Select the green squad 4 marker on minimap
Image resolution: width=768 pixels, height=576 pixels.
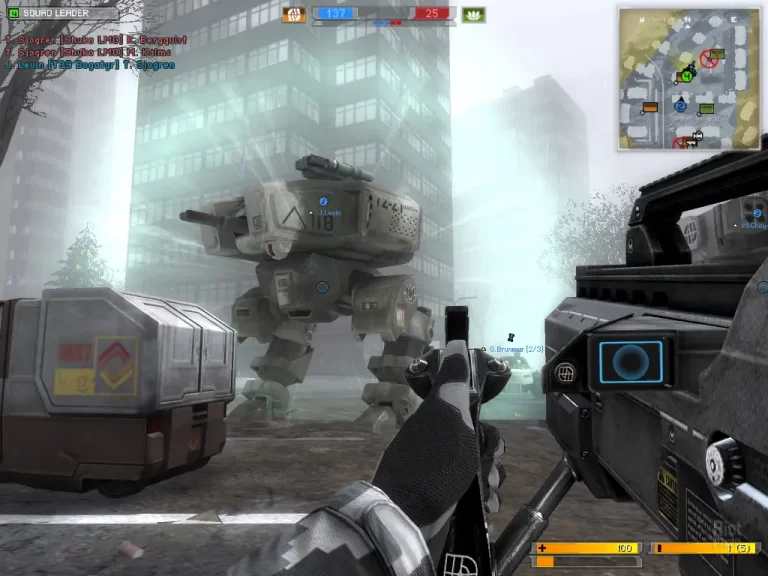(686, 75)
